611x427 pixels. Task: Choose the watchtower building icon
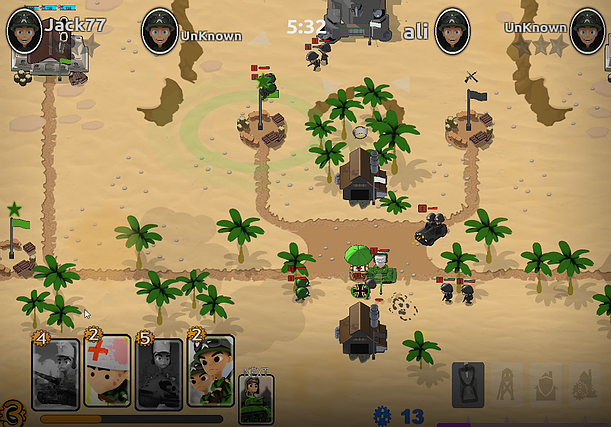(506, 385)
